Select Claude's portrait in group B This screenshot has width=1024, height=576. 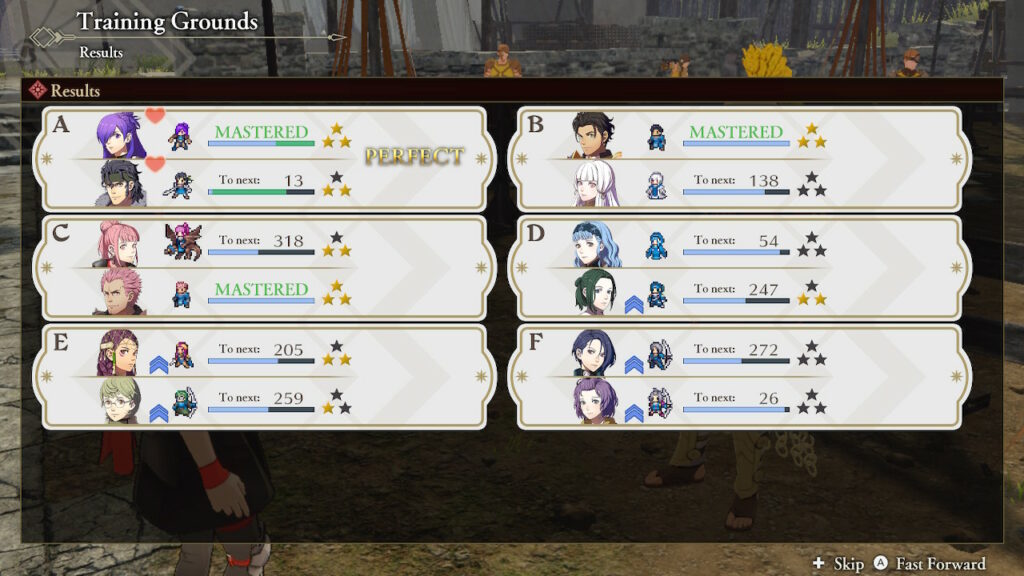[594, 136]
